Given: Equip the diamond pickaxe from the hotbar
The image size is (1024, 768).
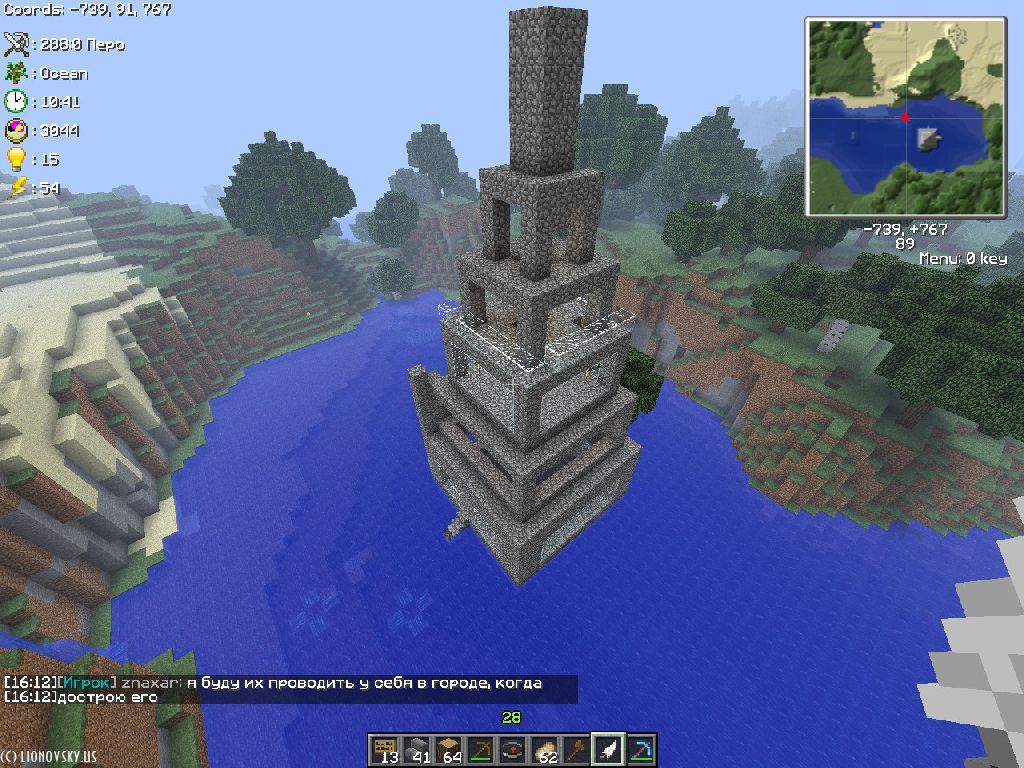Looking at the screenshot, I should [x=640, y=749].
